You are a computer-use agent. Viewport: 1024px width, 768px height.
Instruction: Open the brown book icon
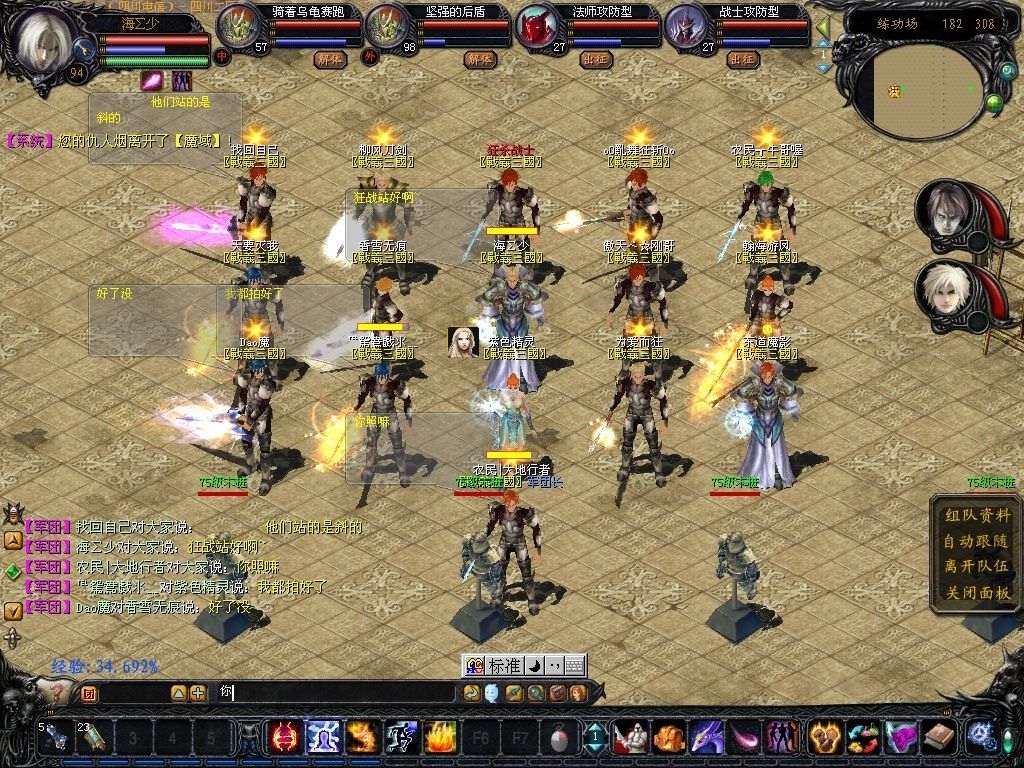pyautogui.click(x=939, y=738)
